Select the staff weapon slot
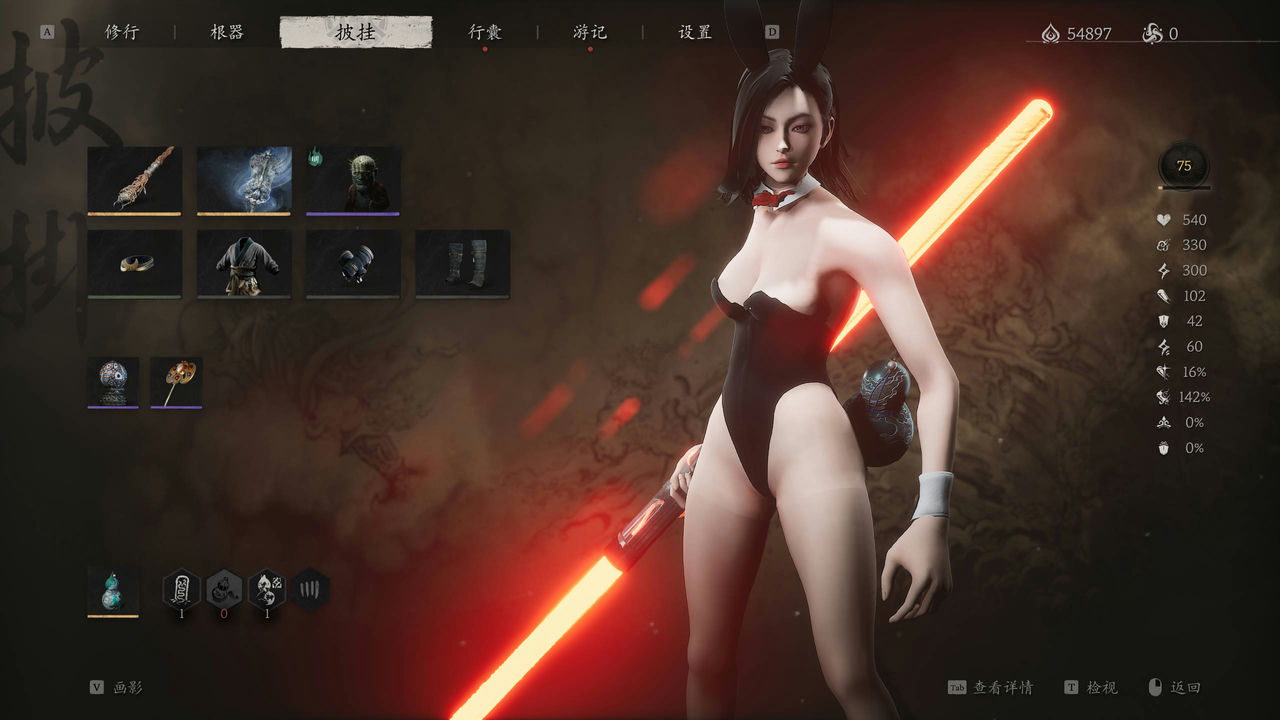Image resolution: width=1280 pixels, height=720 pixels. tap(134, 180)
